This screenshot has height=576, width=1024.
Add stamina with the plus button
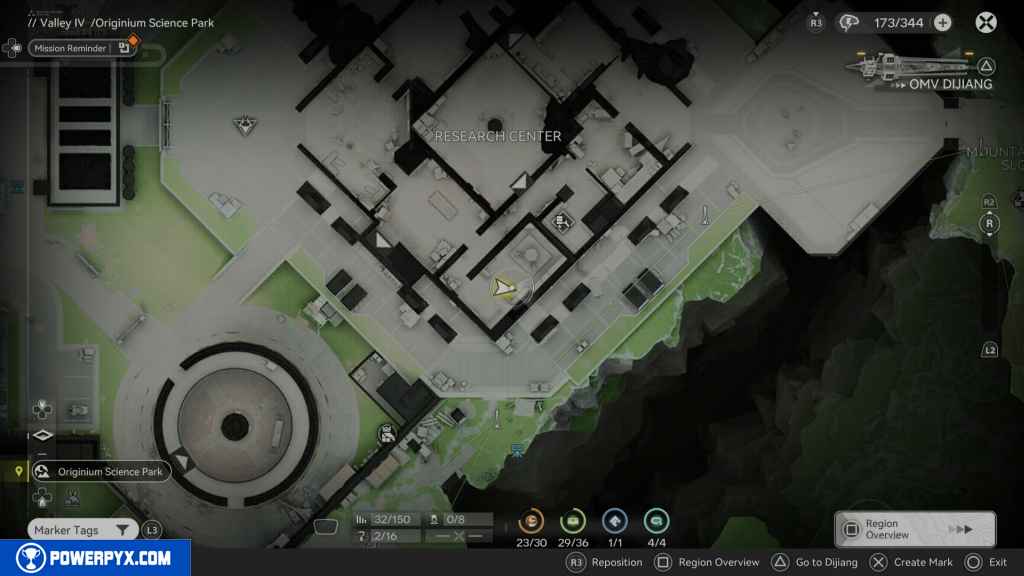[x=942, y=22]
